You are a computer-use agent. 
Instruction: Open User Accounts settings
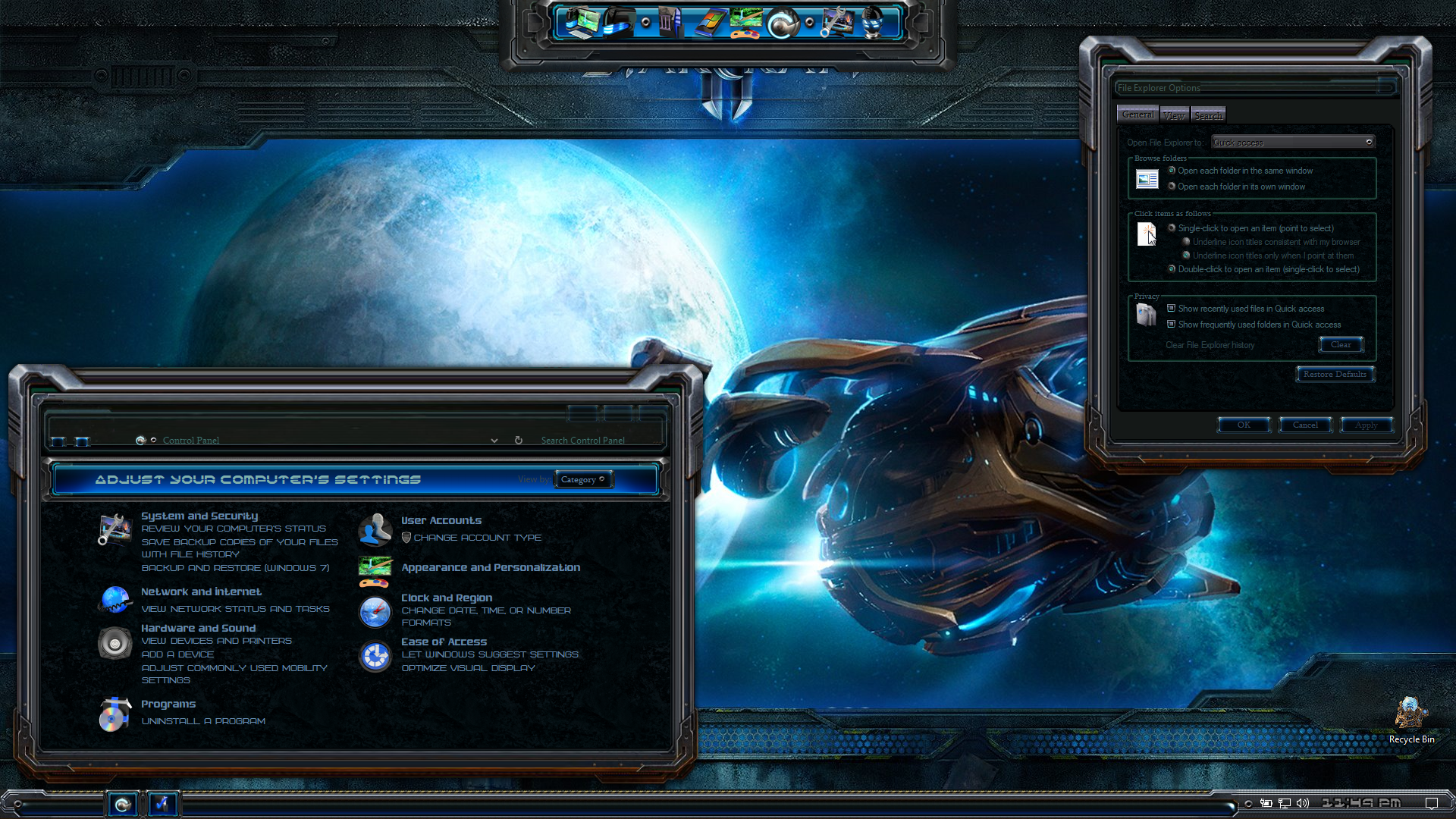click(x=441, y=520)
